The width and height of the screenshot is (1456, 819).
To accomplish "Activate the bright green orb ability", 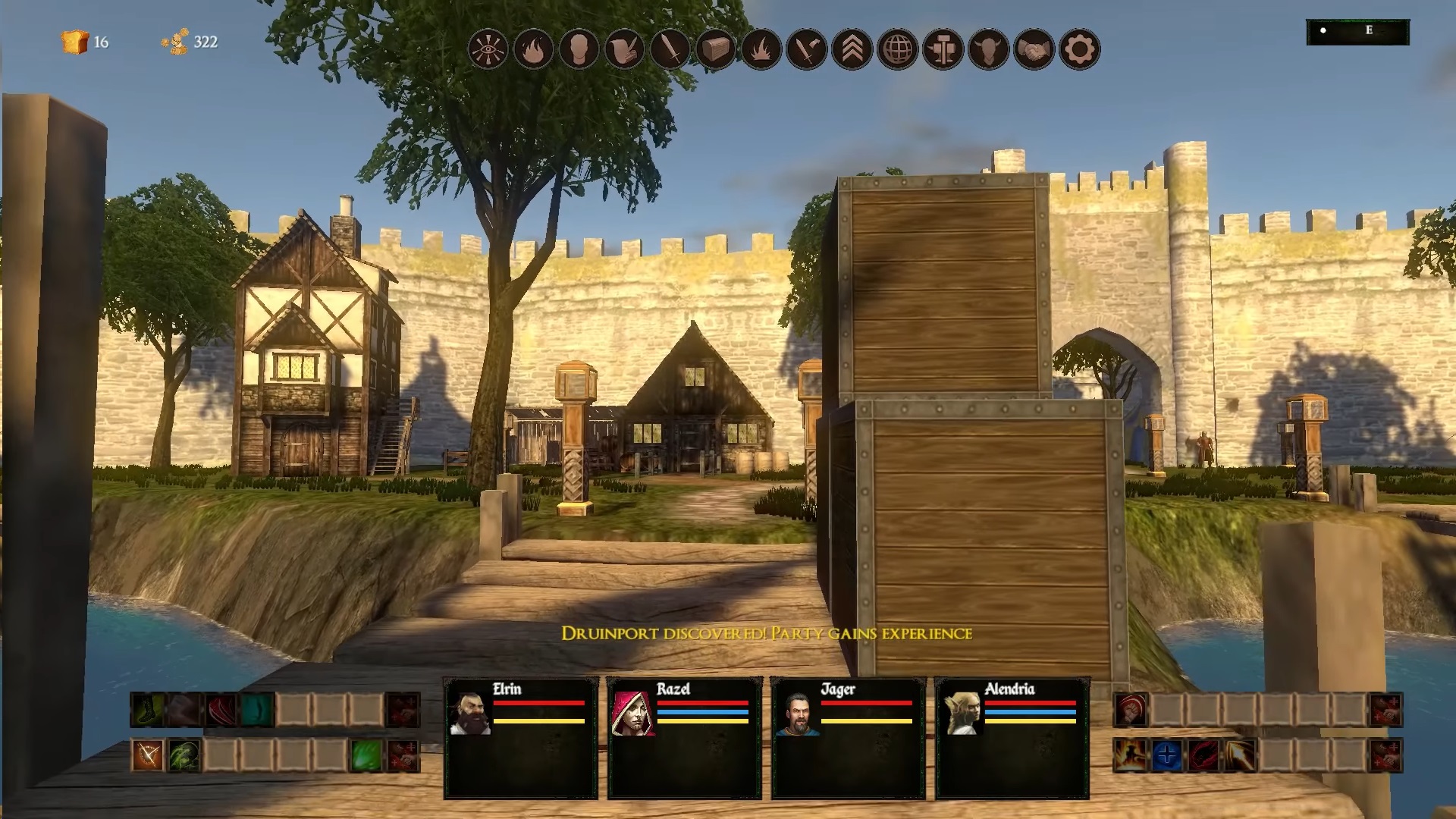I will pyautogui.click(x=366, y=755).
